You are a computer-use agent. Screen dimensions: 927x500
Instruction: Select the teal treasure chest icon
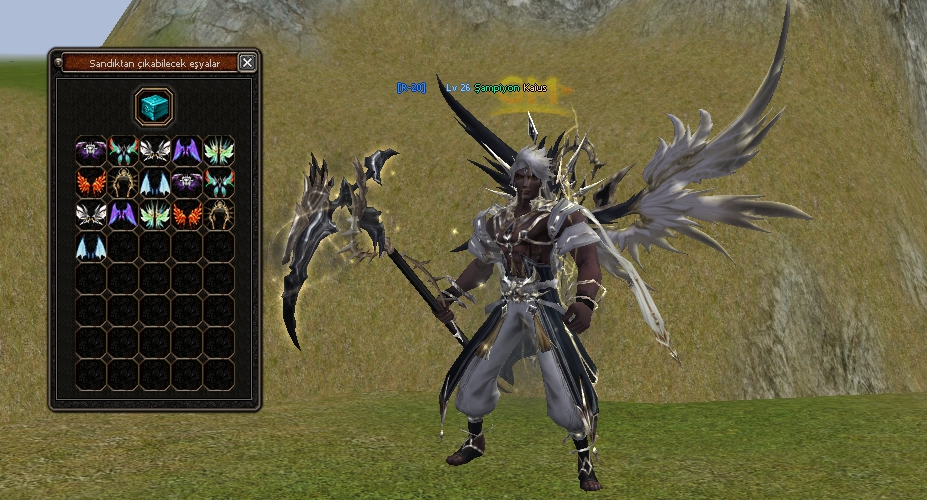[x=155, y=106]
